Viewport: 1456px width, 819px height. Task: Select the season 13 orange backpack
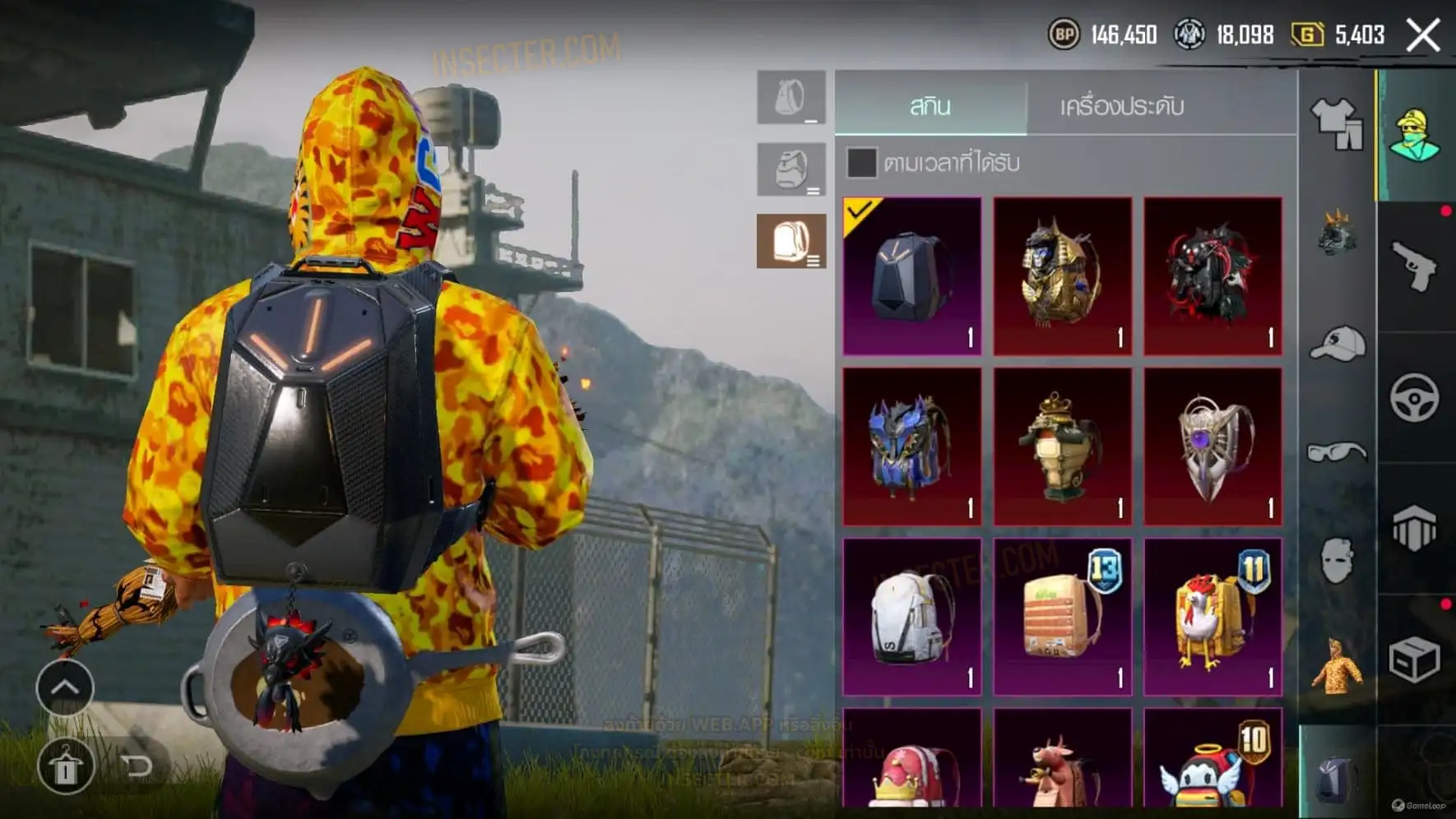pos(1063,617)
